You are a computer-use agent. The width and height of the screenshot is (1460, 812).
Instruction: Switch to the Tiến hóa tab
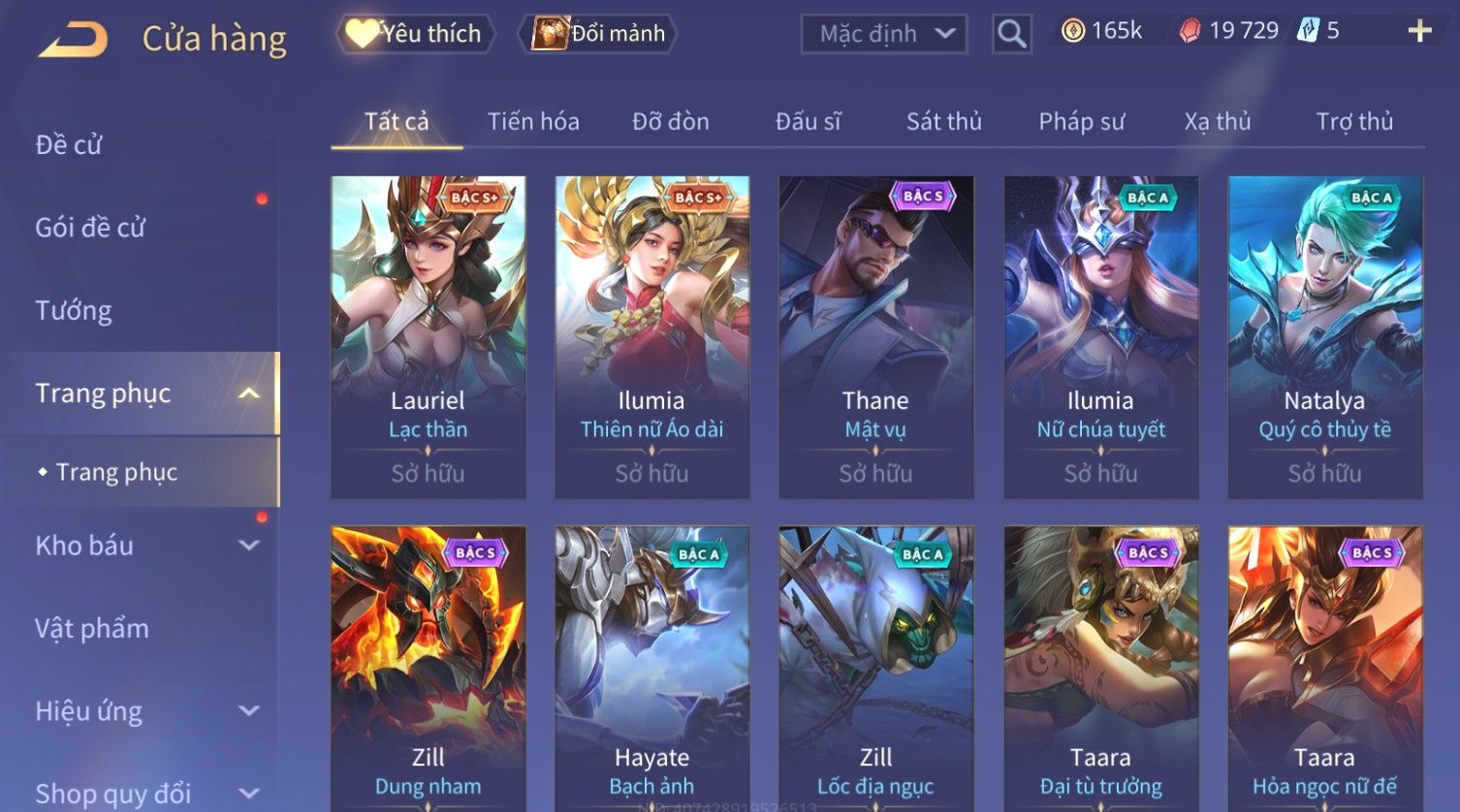point(533,122)
